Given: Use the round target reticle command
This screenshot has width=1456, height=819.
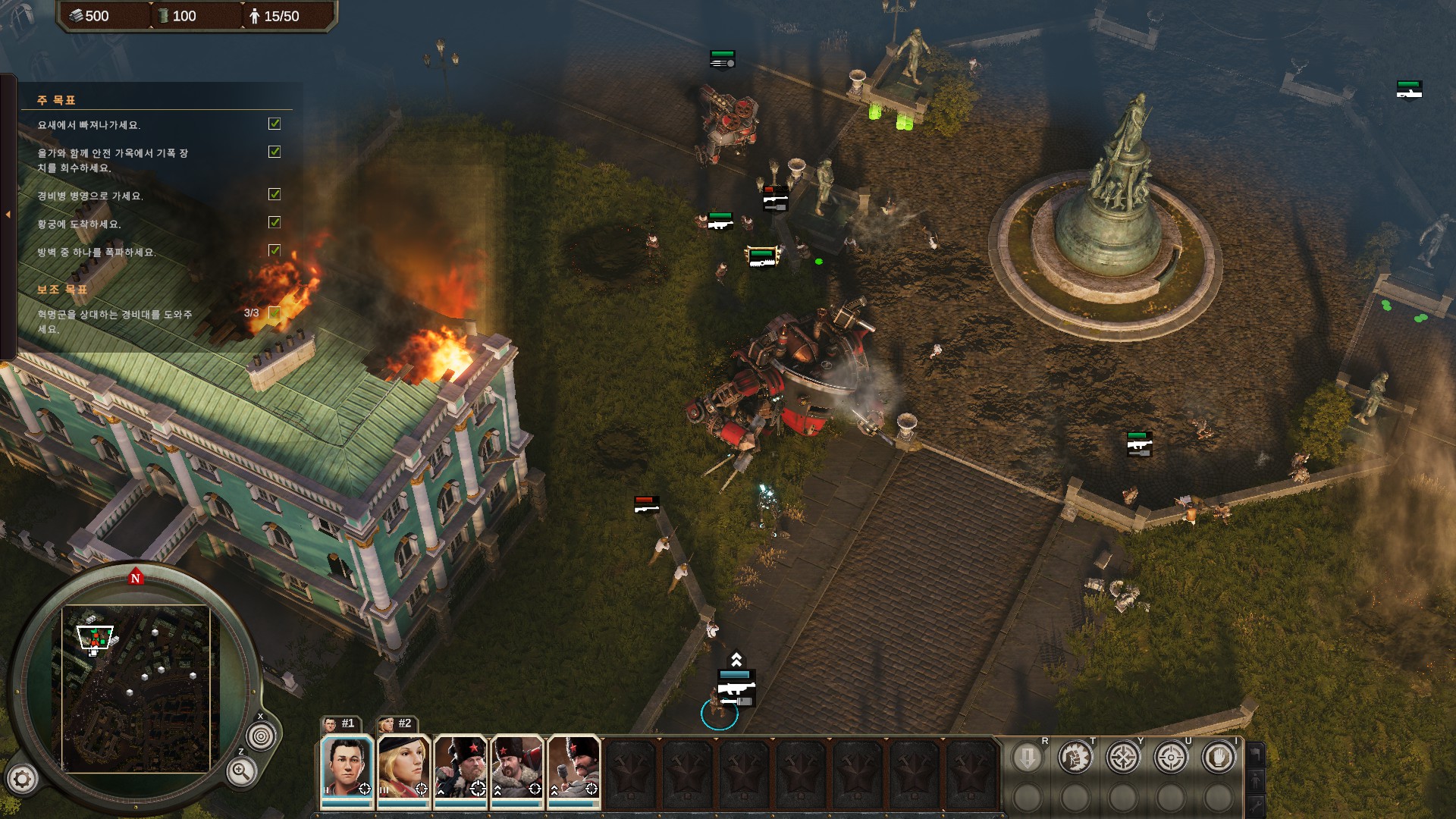Looking at the screenshot, I should 1171,758.
